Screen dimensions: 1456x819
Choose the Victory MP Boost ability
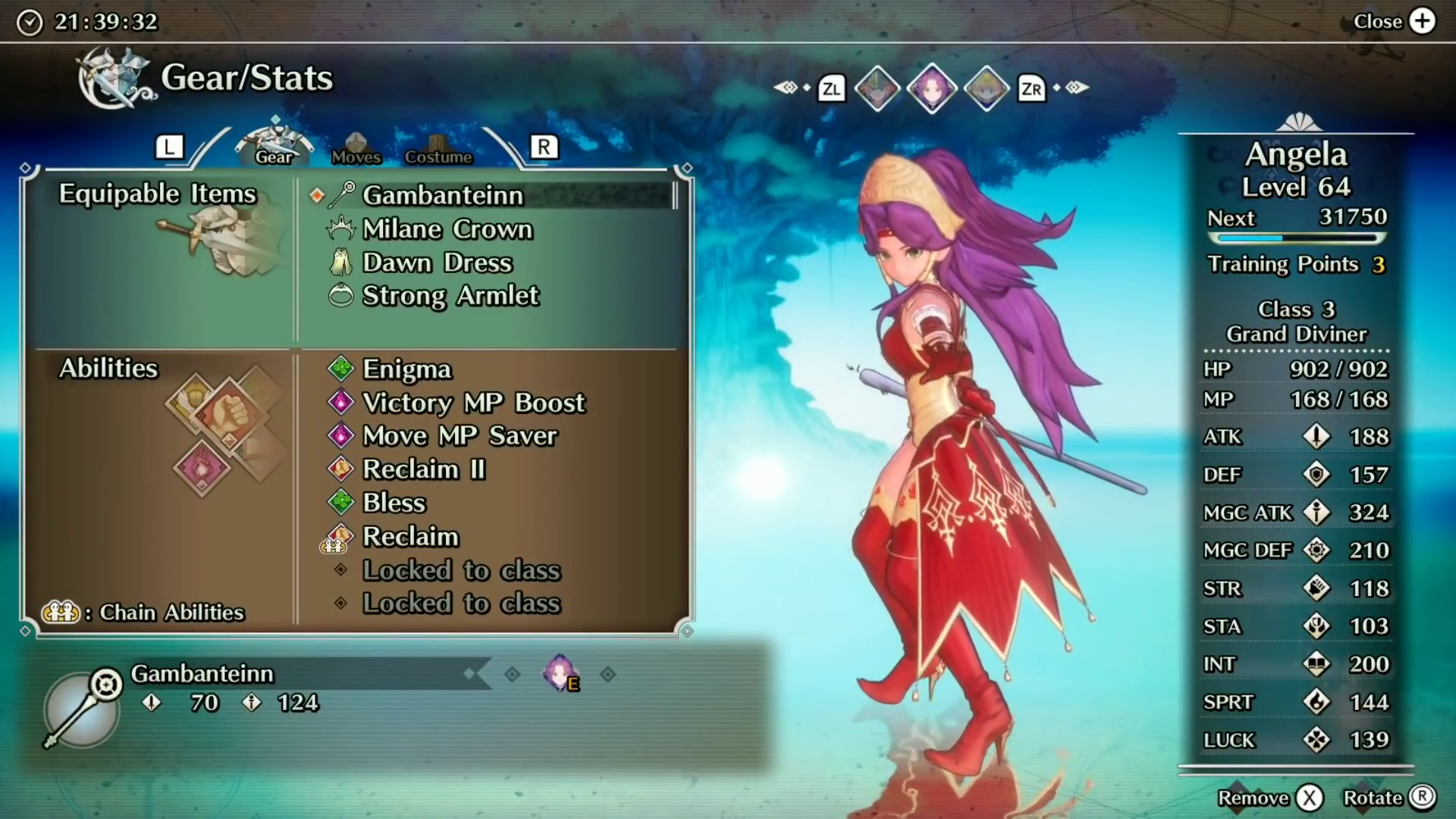pos(473,403)
